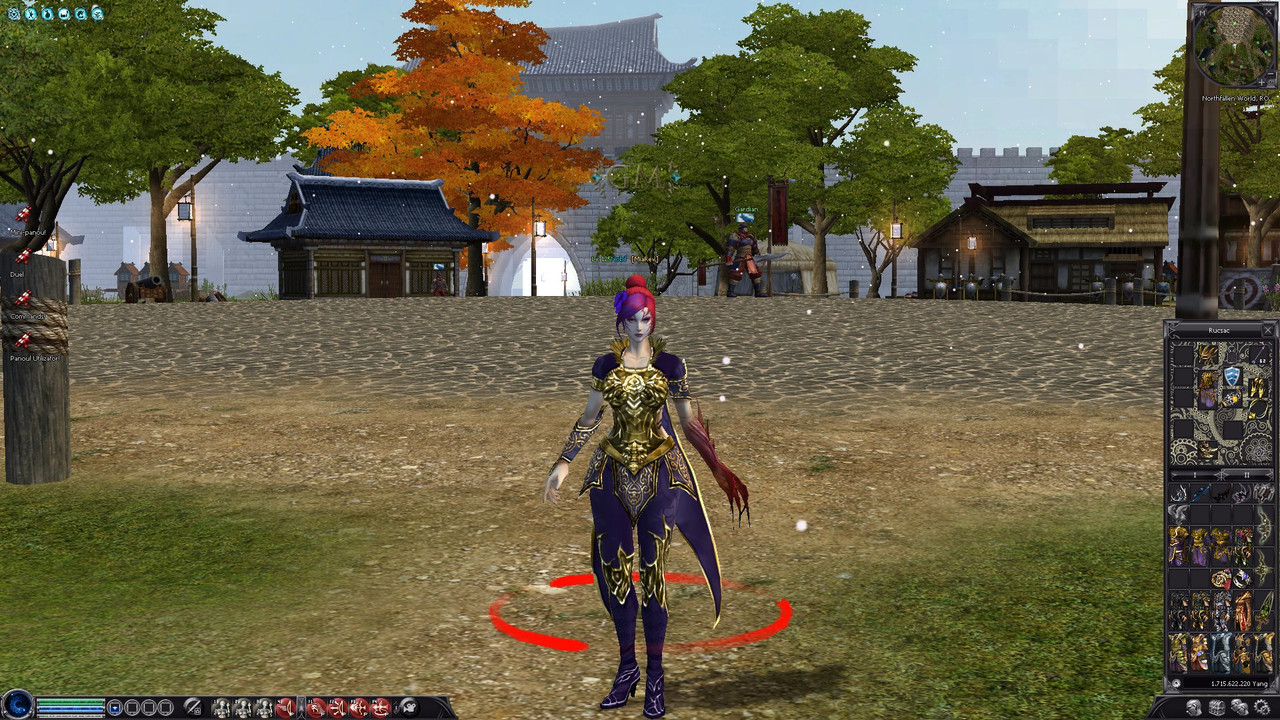The height and width of the screenshot is (720, 1280).
Task: Click the experience bar on the bottom-left
Action: 70,715
